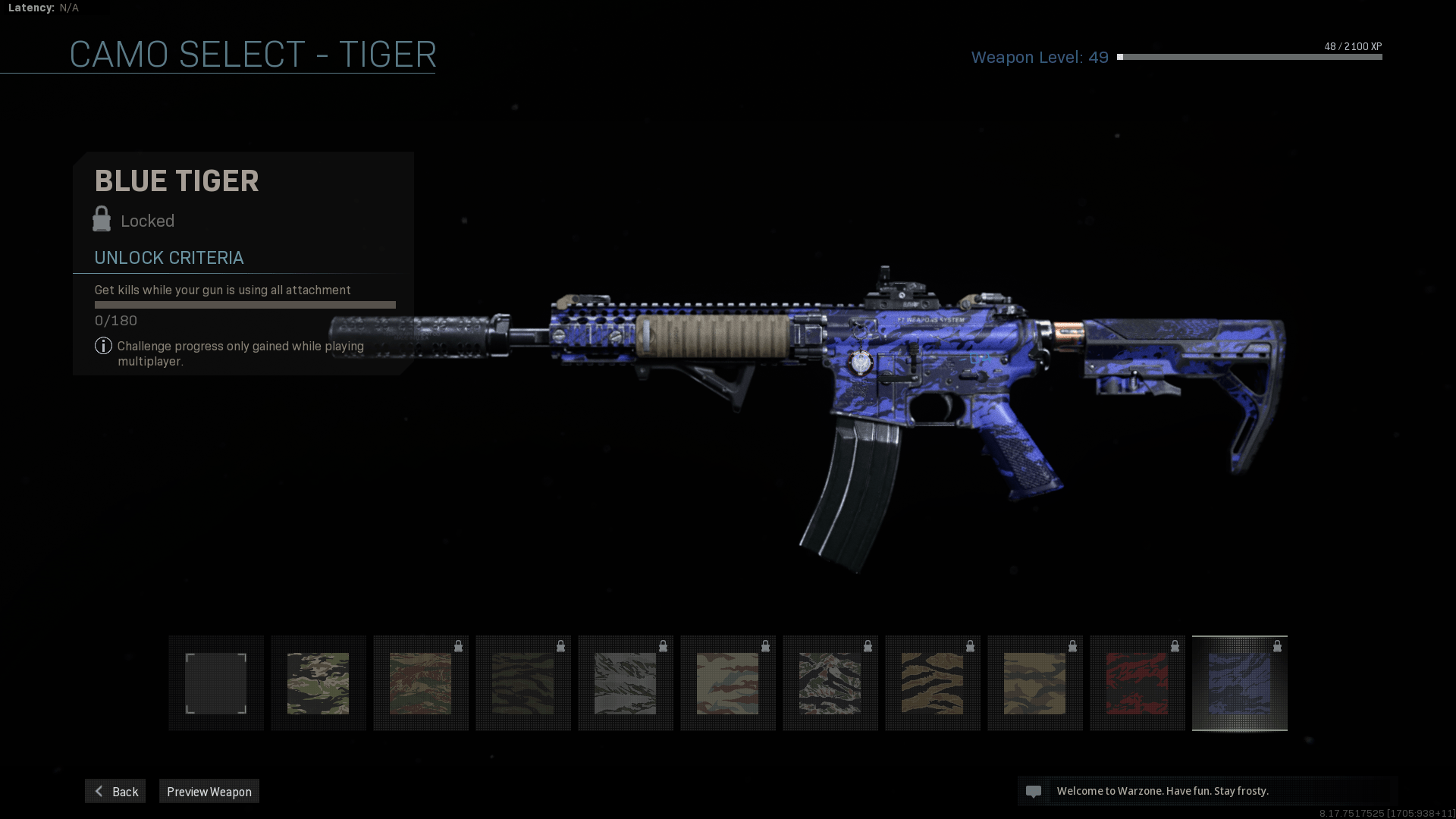
Task: Select the grey tiger camo swatch
Action: [626, 683]
